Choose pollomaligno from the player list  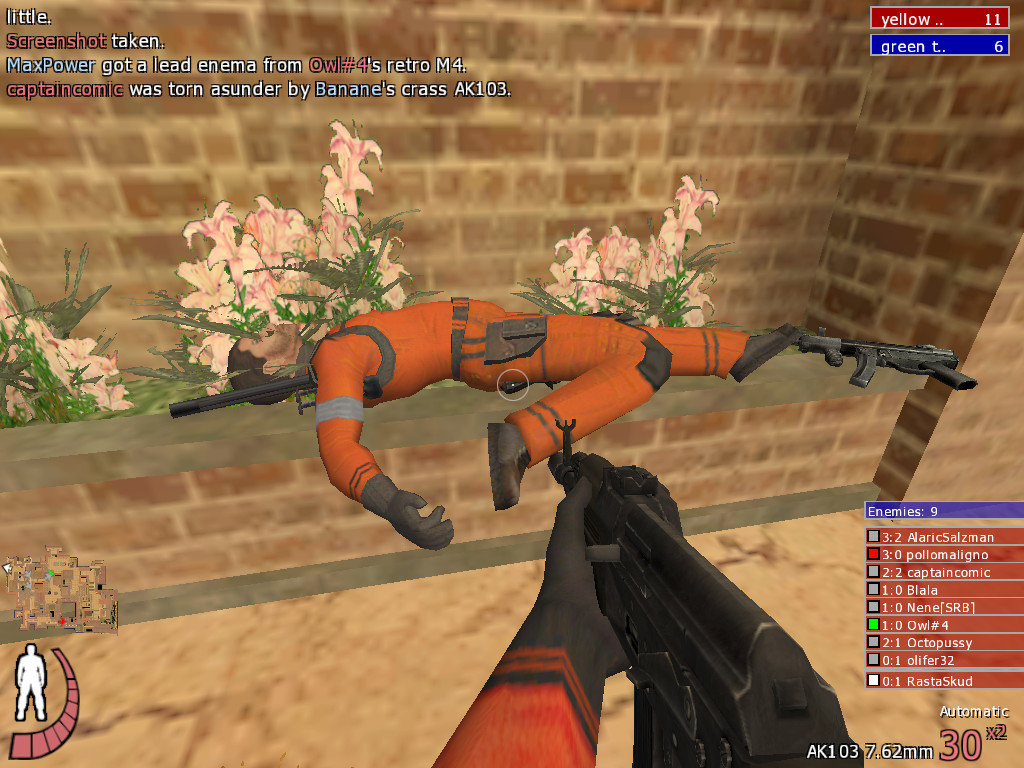coord(943,555)
